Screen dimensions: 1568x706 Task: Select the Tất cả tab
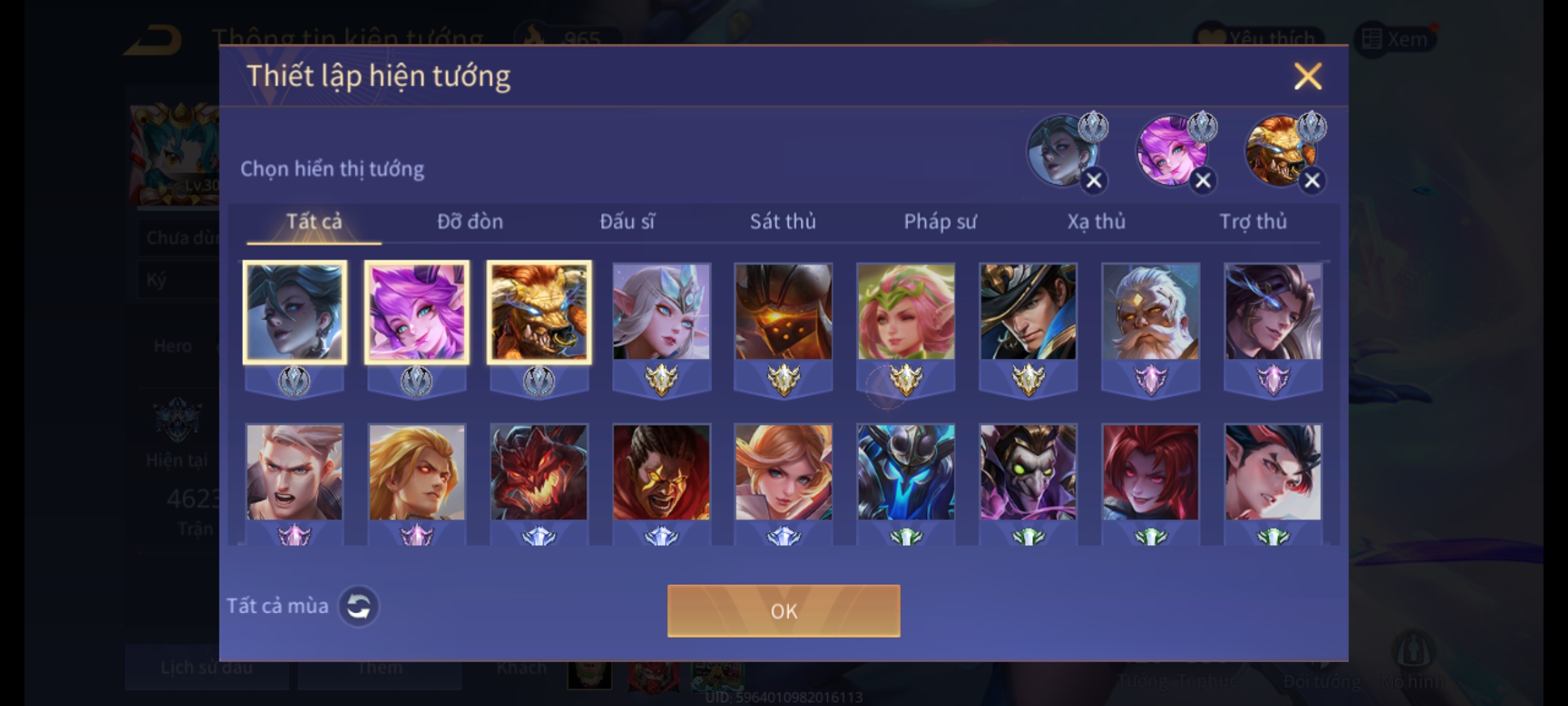coord(314,222)
